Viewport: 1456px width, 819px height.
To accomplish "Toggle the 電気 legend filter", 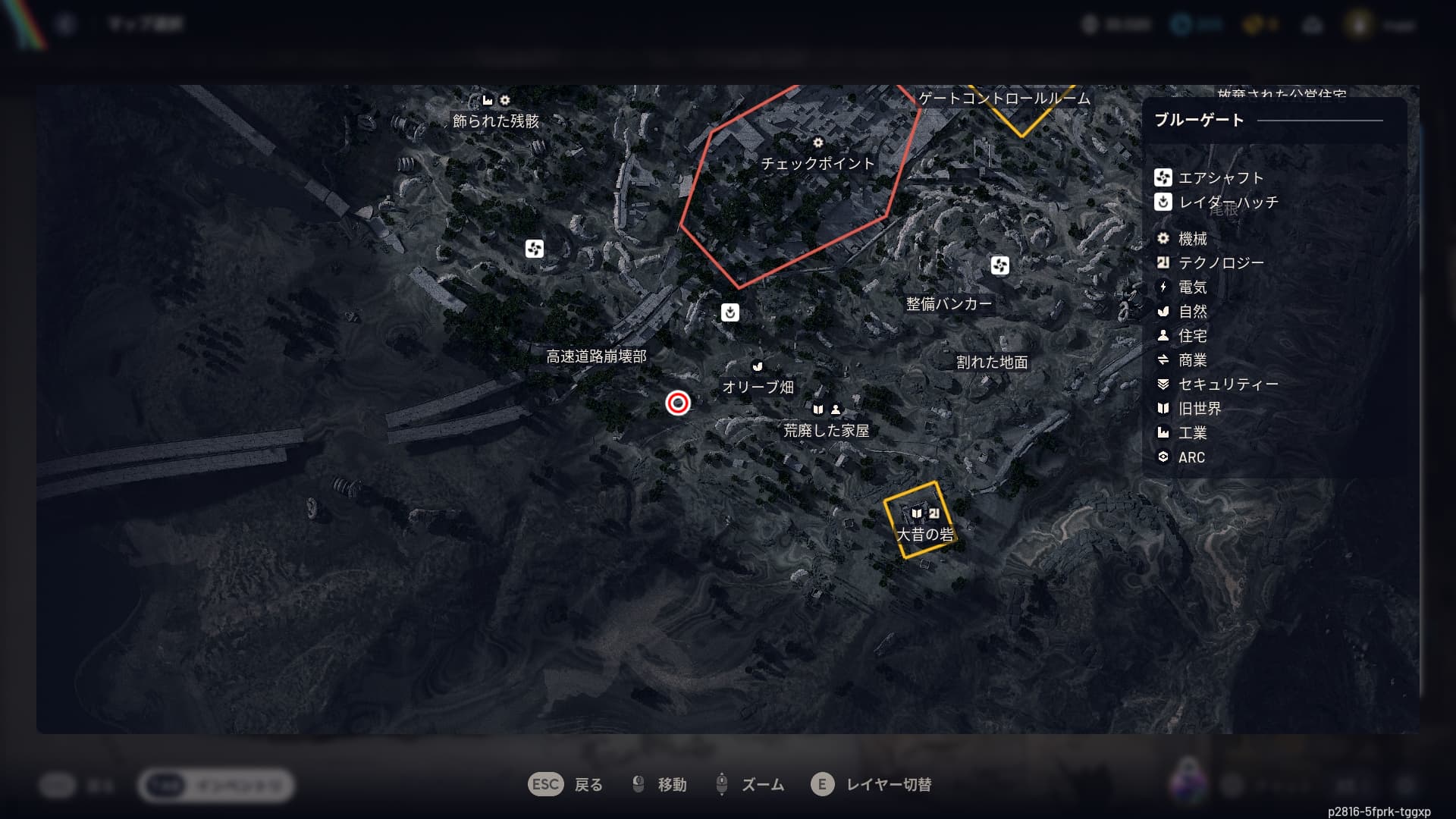I will coord(1191,287).
